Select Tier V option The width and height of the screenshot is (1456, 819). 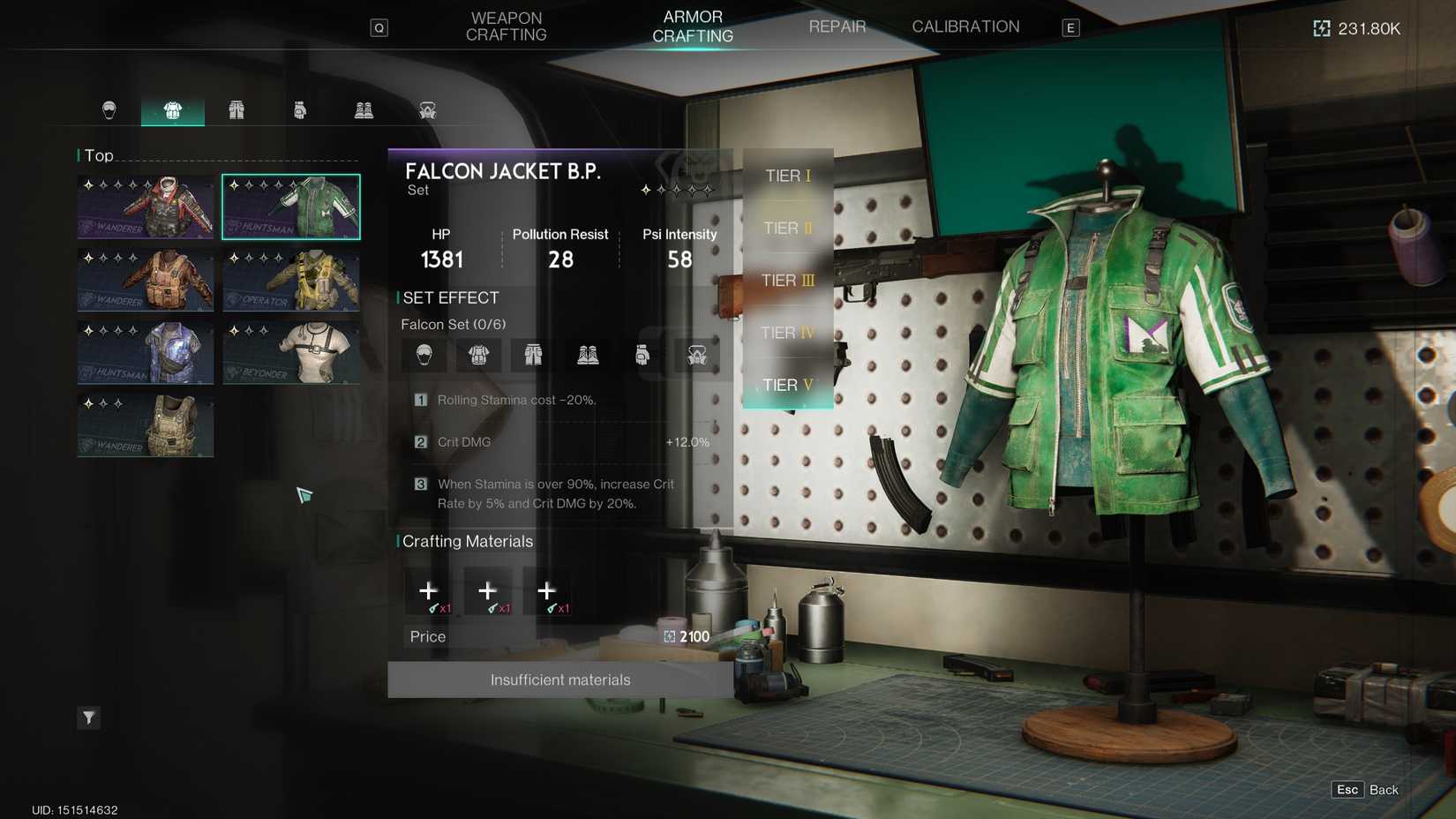click(x=787, y=385)
